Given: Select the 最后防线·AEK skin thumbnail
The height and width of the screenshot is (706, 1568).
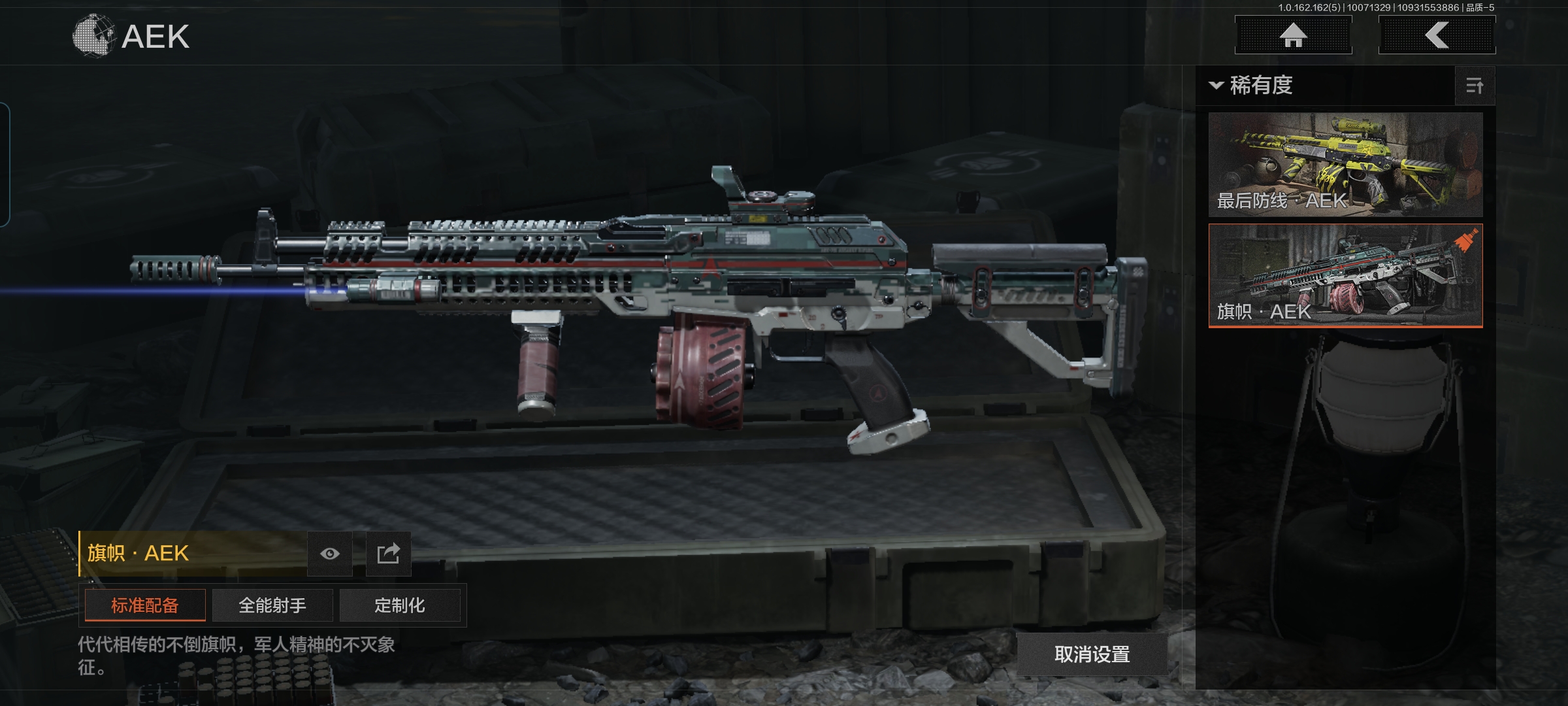Looking at the screenshot, I should click(1345, 164).
